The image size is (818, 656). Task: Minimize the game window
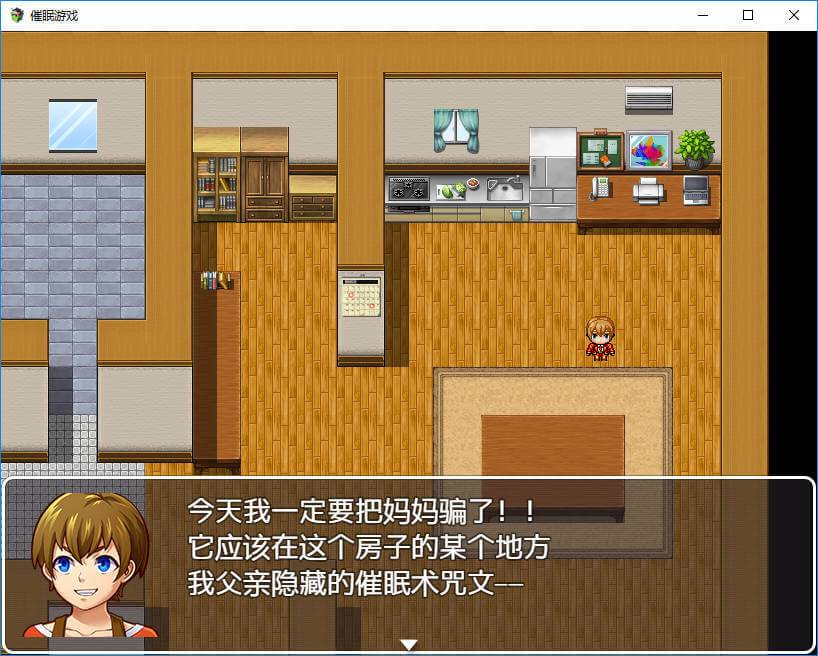pos(702,15)
